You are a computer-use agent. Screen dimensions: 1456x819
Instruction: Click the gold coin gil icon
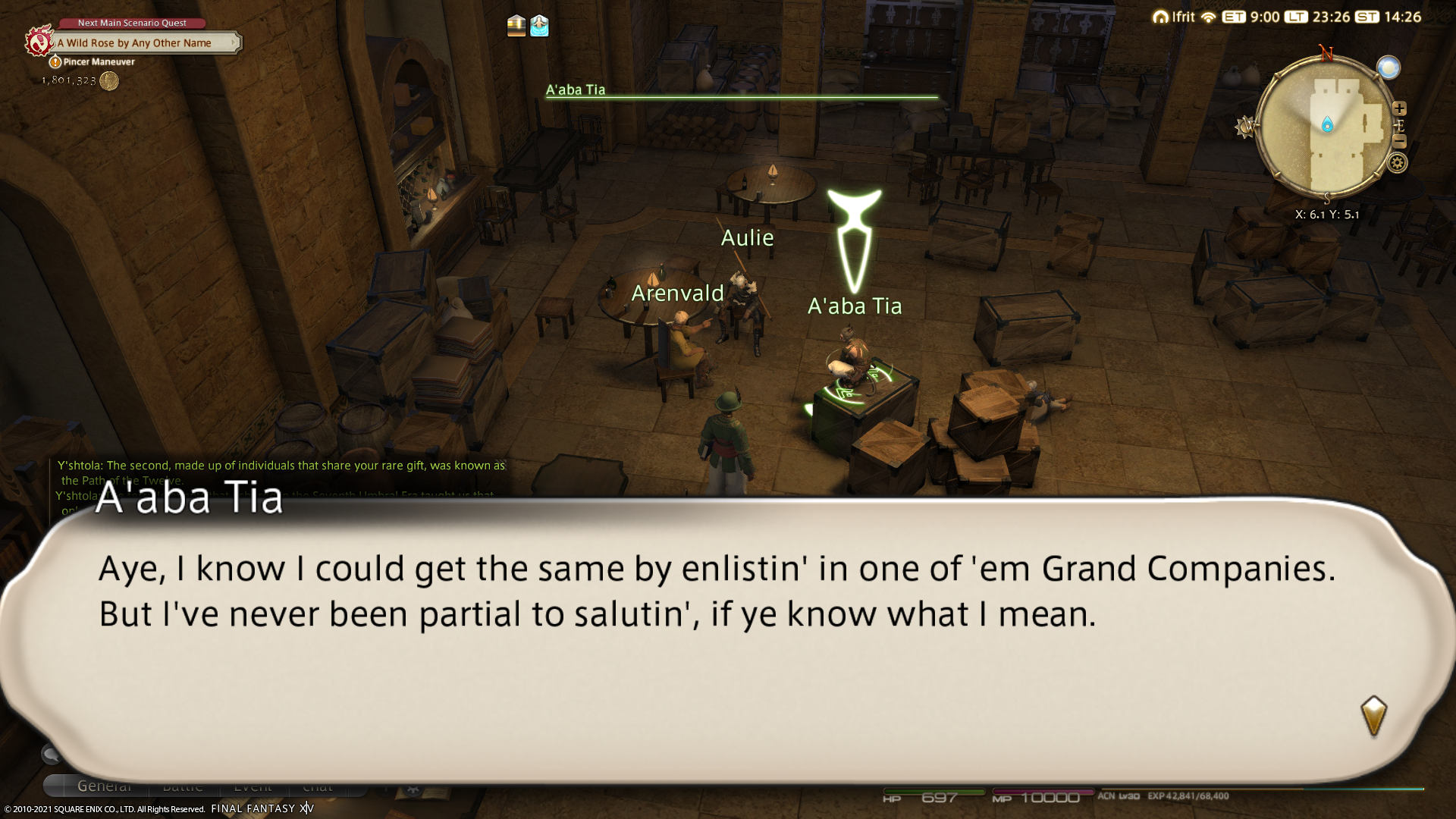(x=109, y=81)
